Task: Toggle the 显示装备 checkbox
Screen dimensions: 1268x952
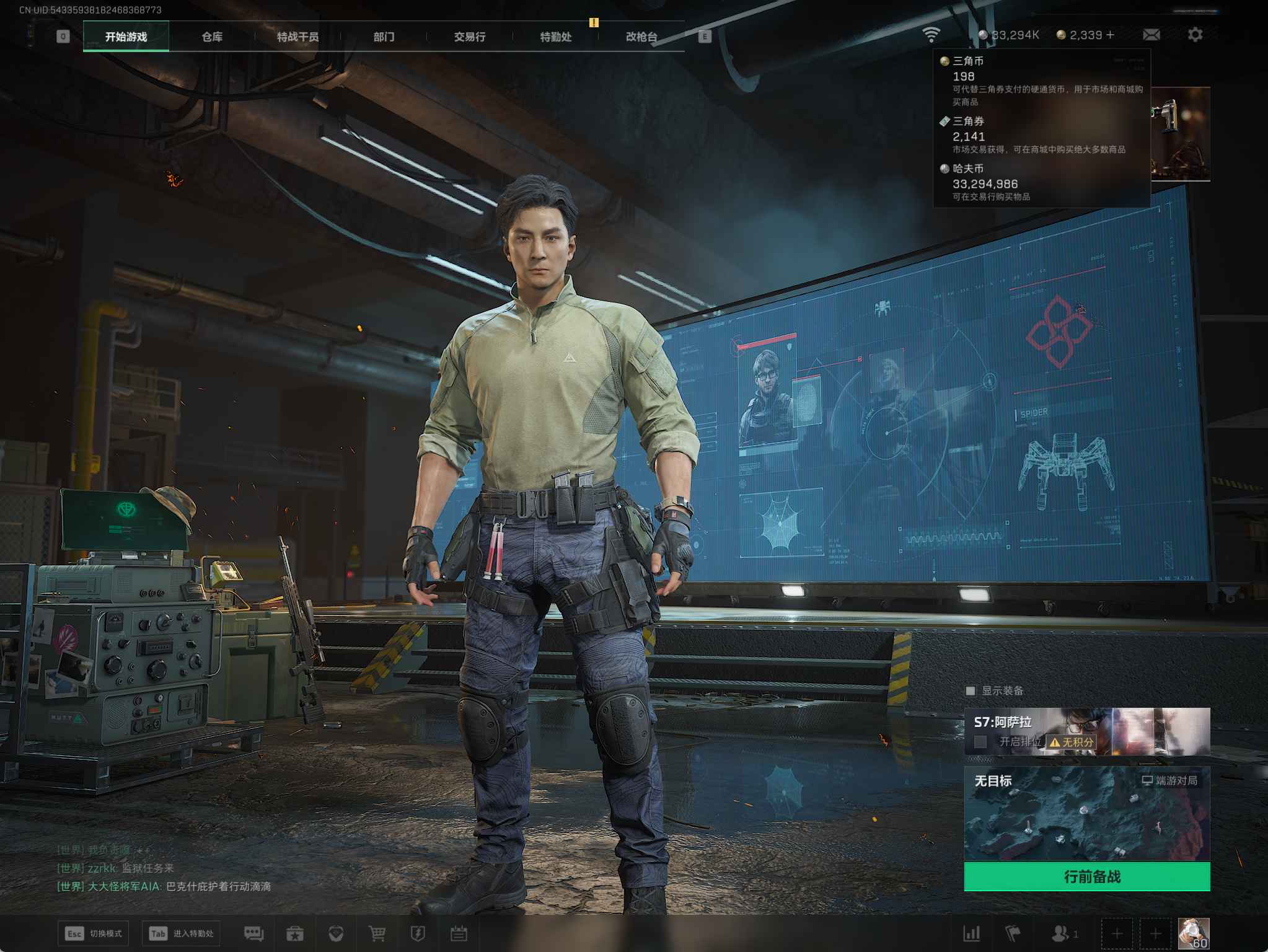Action: point(971,690)
